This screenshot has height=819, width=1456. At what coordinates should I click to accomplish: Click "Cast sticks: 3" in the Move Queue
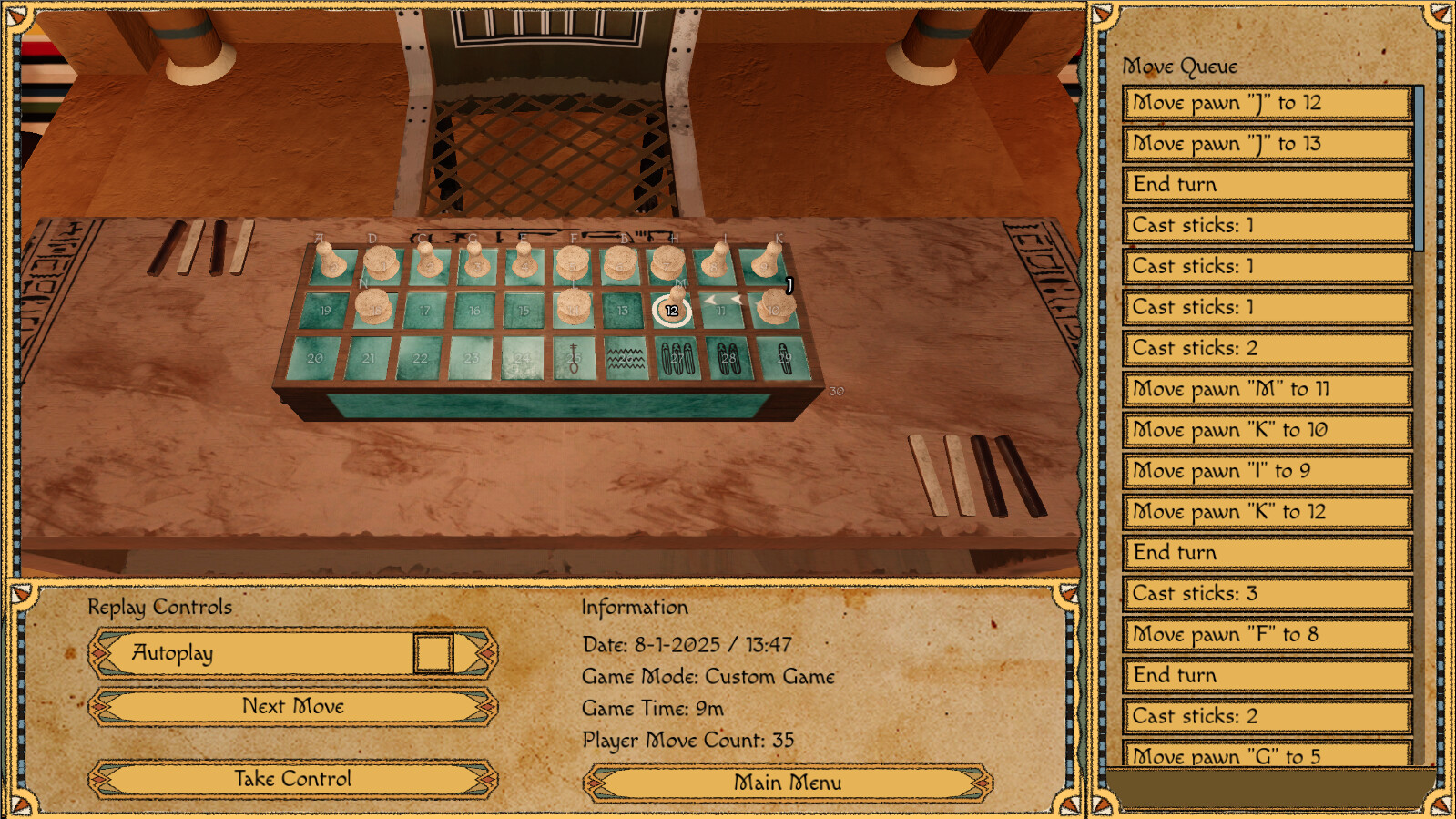pyautogui.click(x=1266, y=593)
